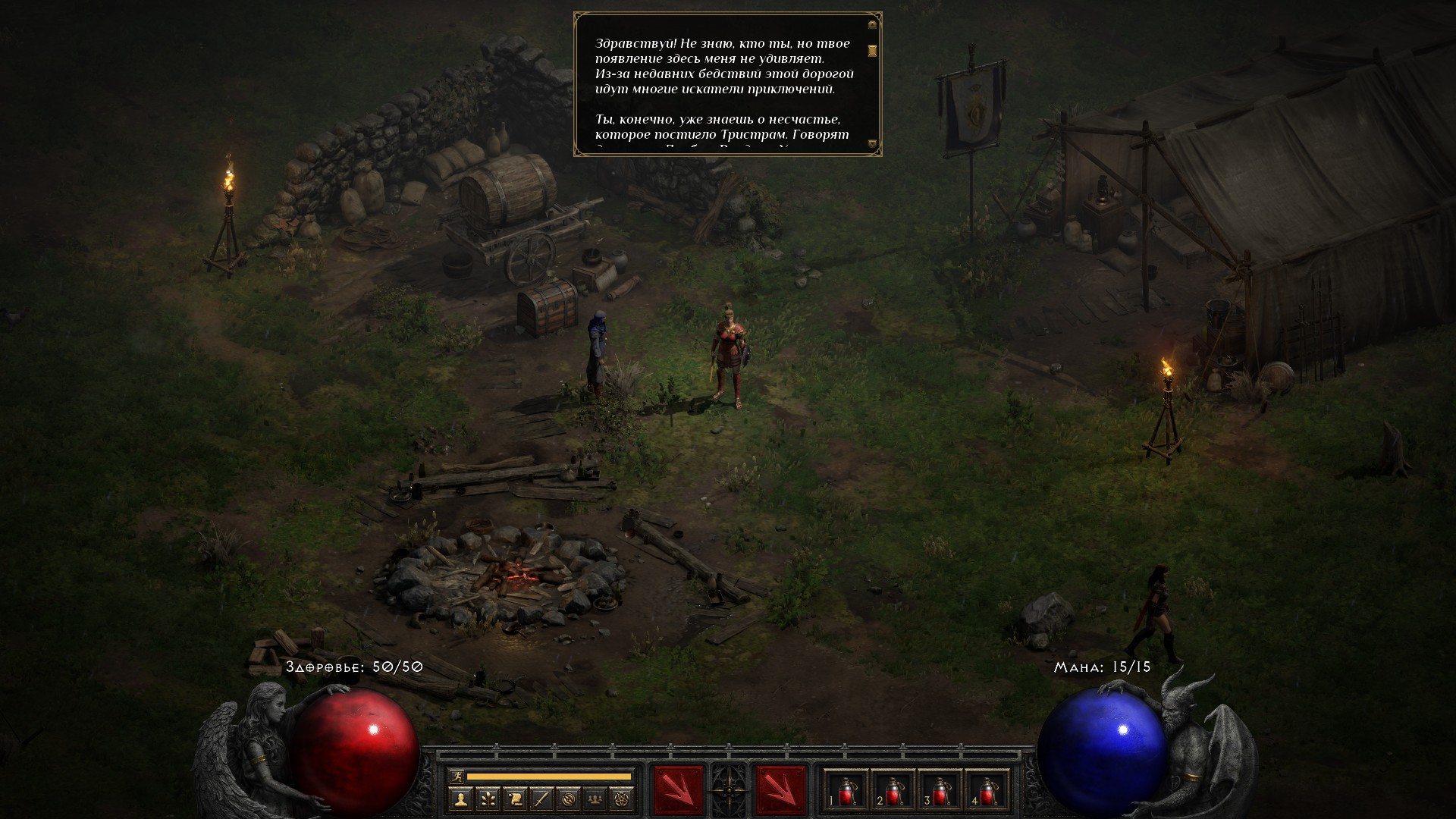Click the dialogue scroll-down arrow
The width and height of the screenshot is (1456, 819).
coord(872,143)
